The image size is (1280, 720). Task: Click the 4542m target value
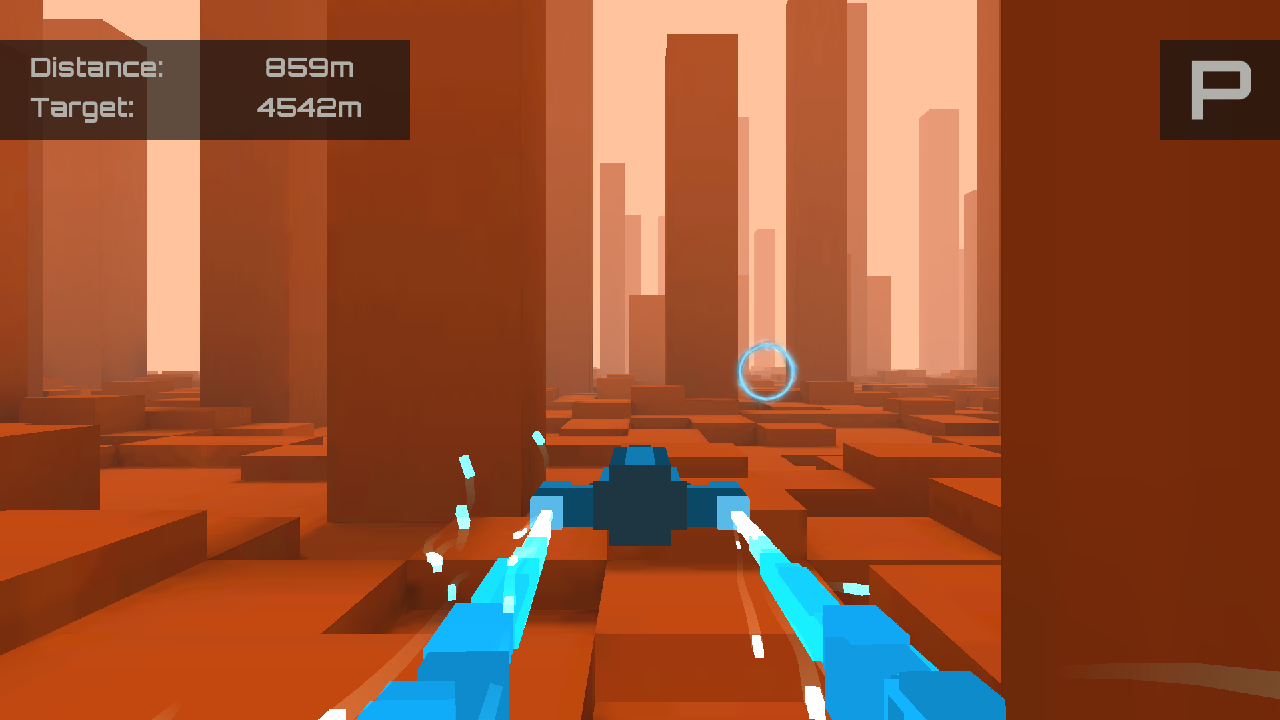[x=308, y=108]
